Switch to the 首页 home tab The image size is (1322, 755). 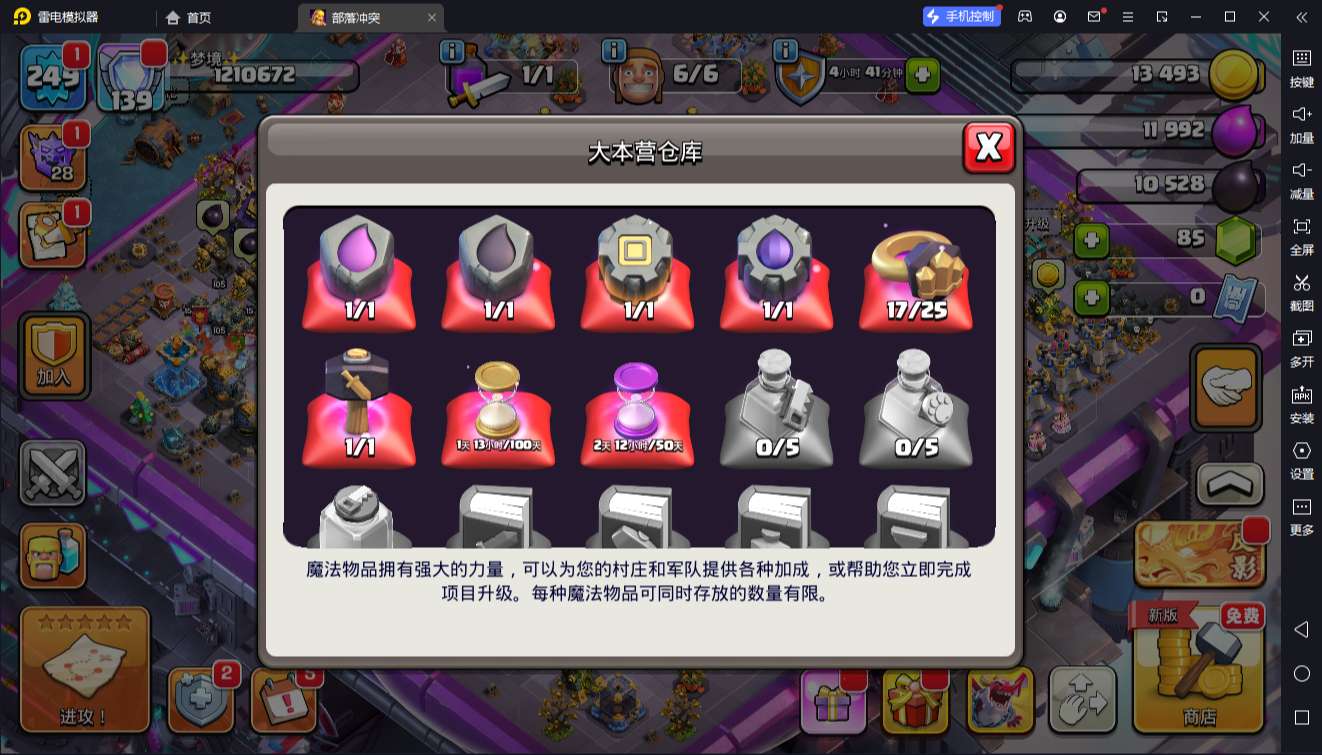click(x=186, y=17)
